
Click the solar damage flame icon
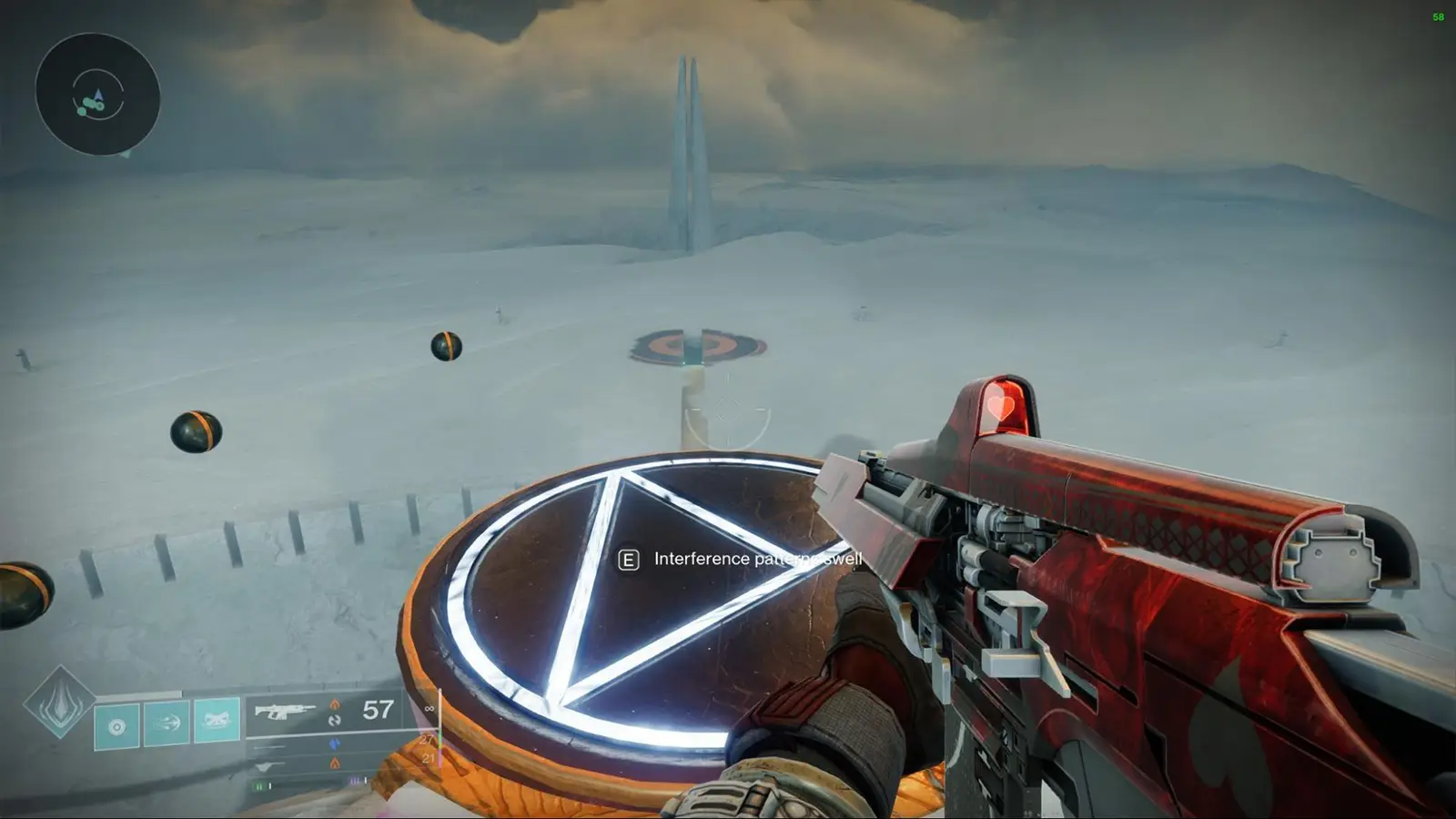pos(336,704)
